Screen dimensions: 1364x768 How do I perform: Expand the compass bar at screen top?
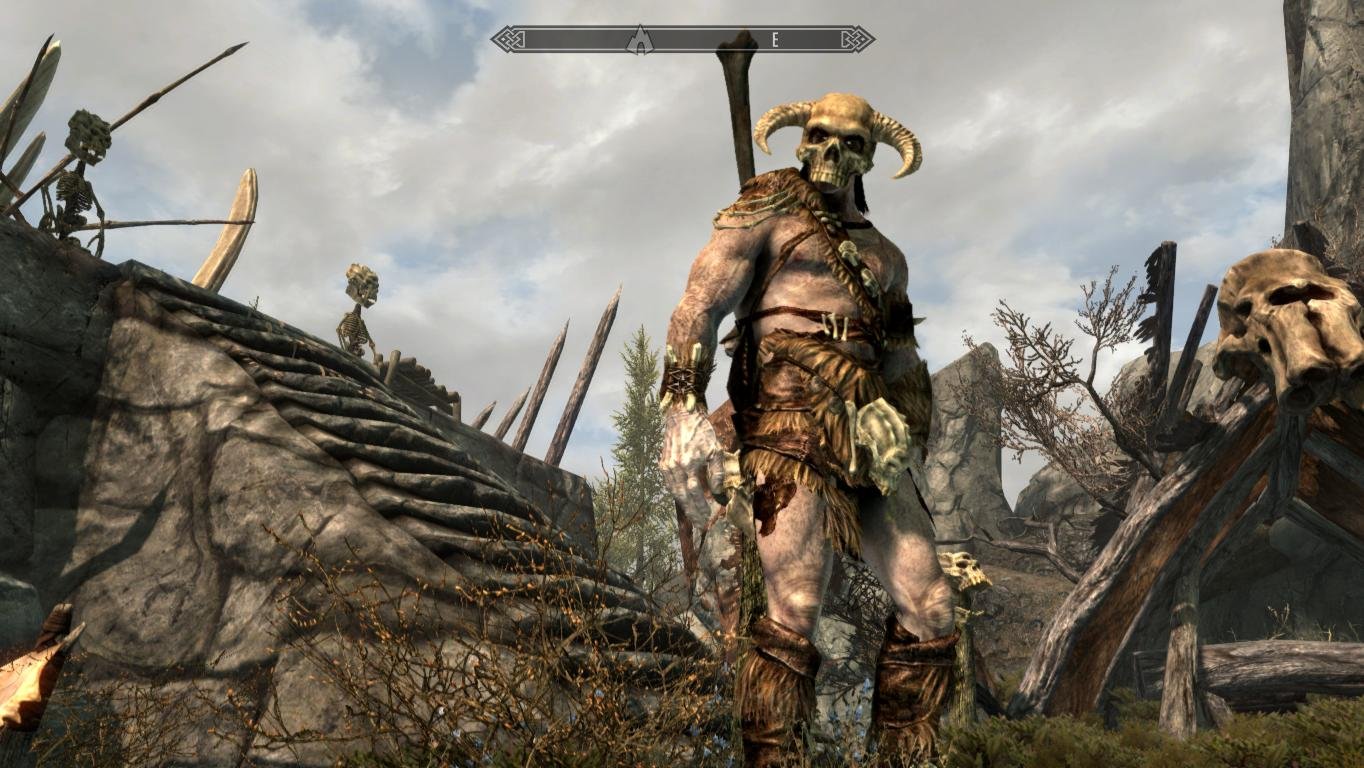point(680,38)
